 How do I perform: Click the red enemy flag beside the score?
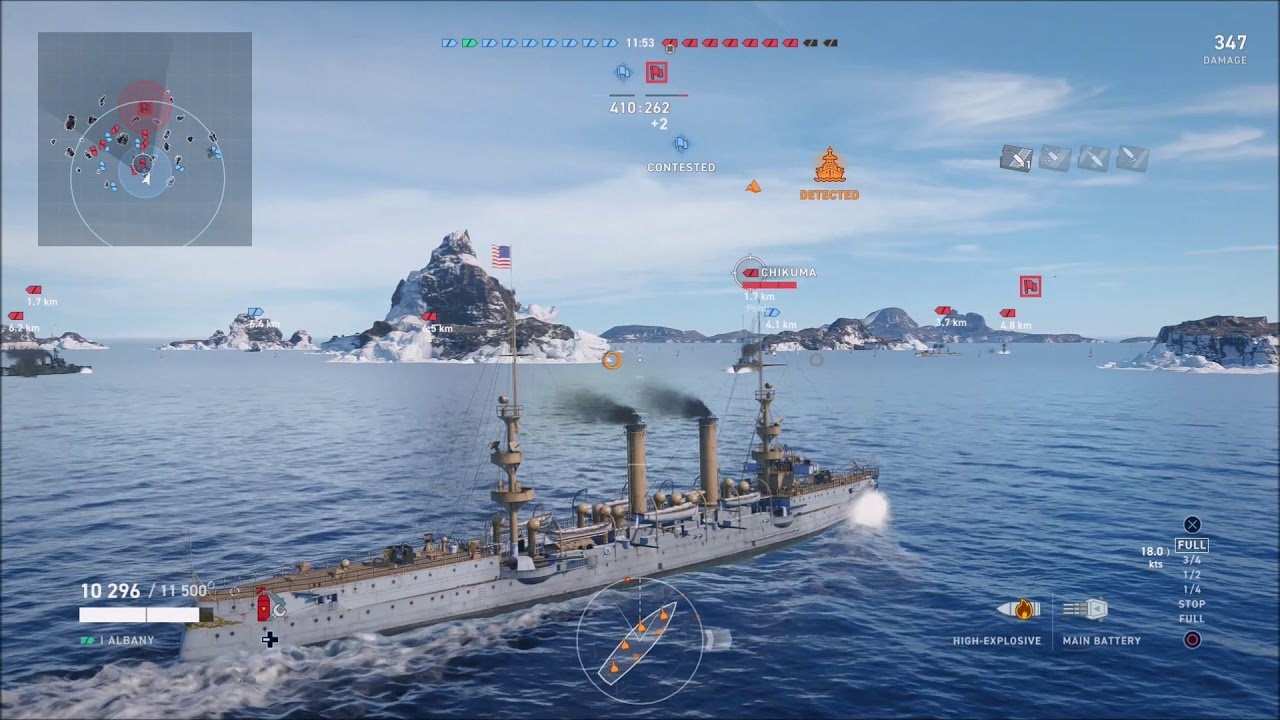[656, 73]
